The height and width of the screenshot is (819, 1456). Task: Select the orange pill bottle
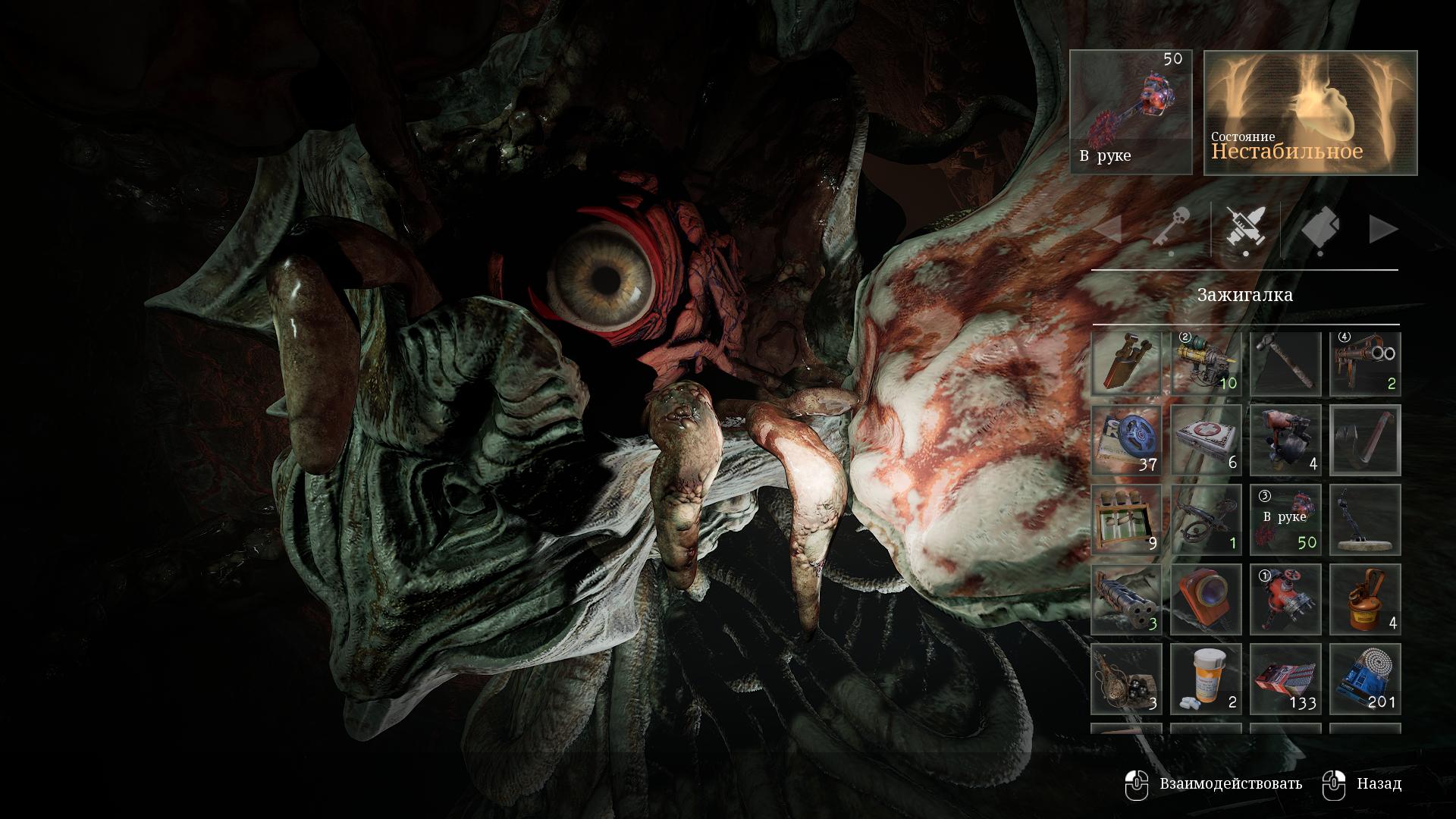[x=1206, y=679]
